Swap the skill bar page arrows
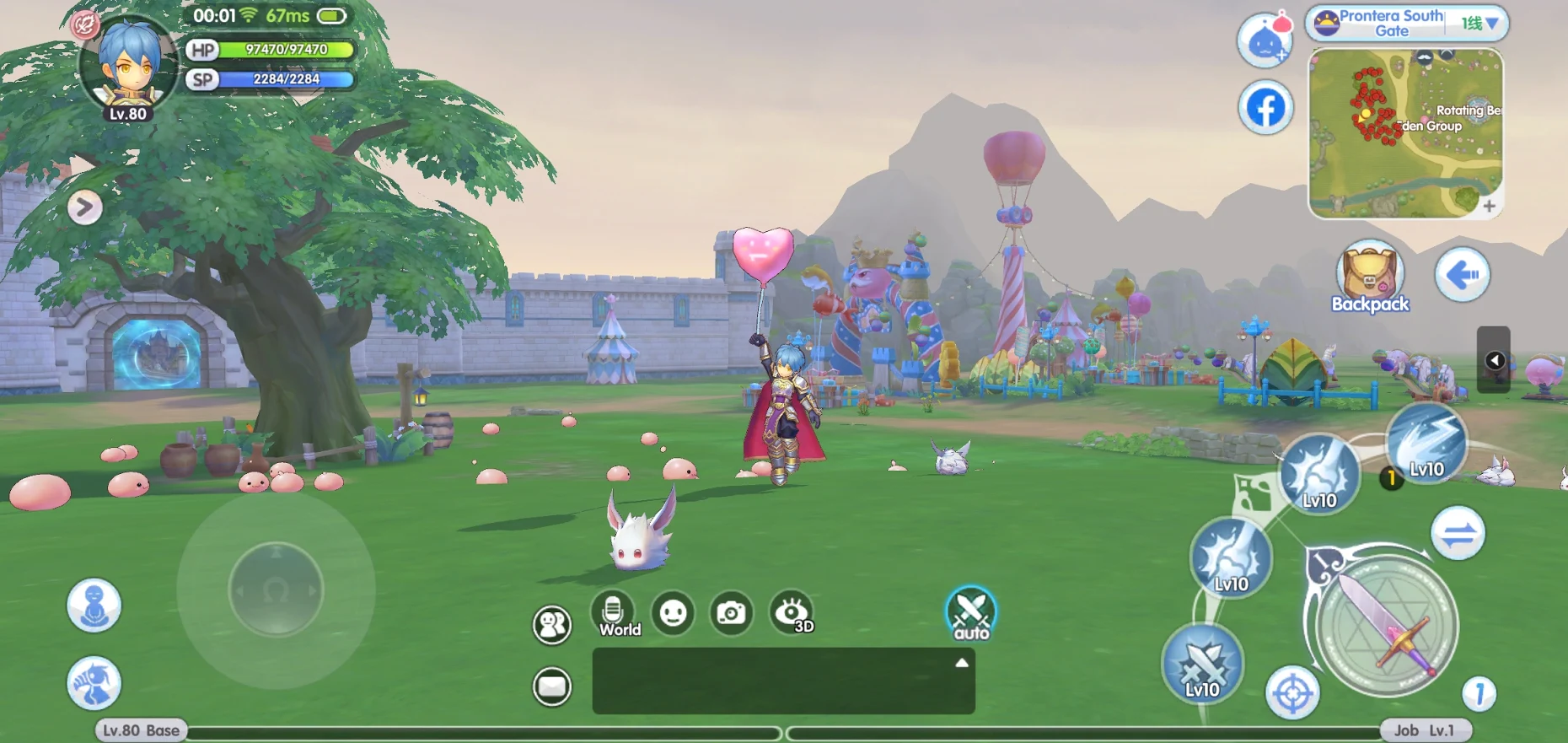 click(x=1458, y=533)
